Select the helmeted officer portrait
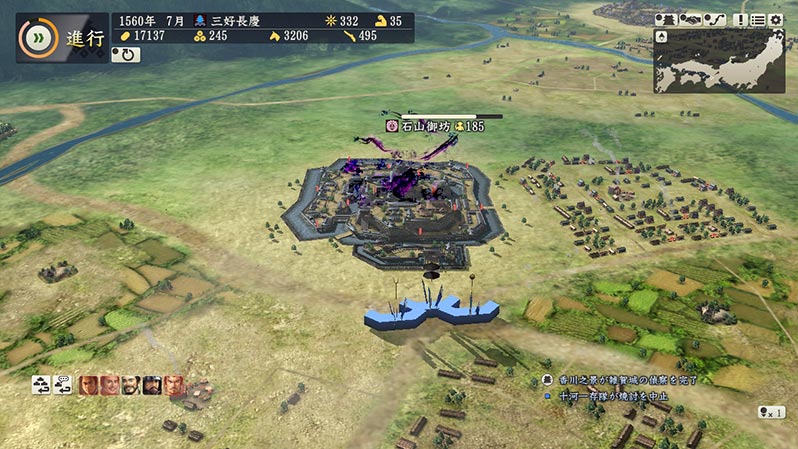Screen dimensions: 798x449 [152, 384]
